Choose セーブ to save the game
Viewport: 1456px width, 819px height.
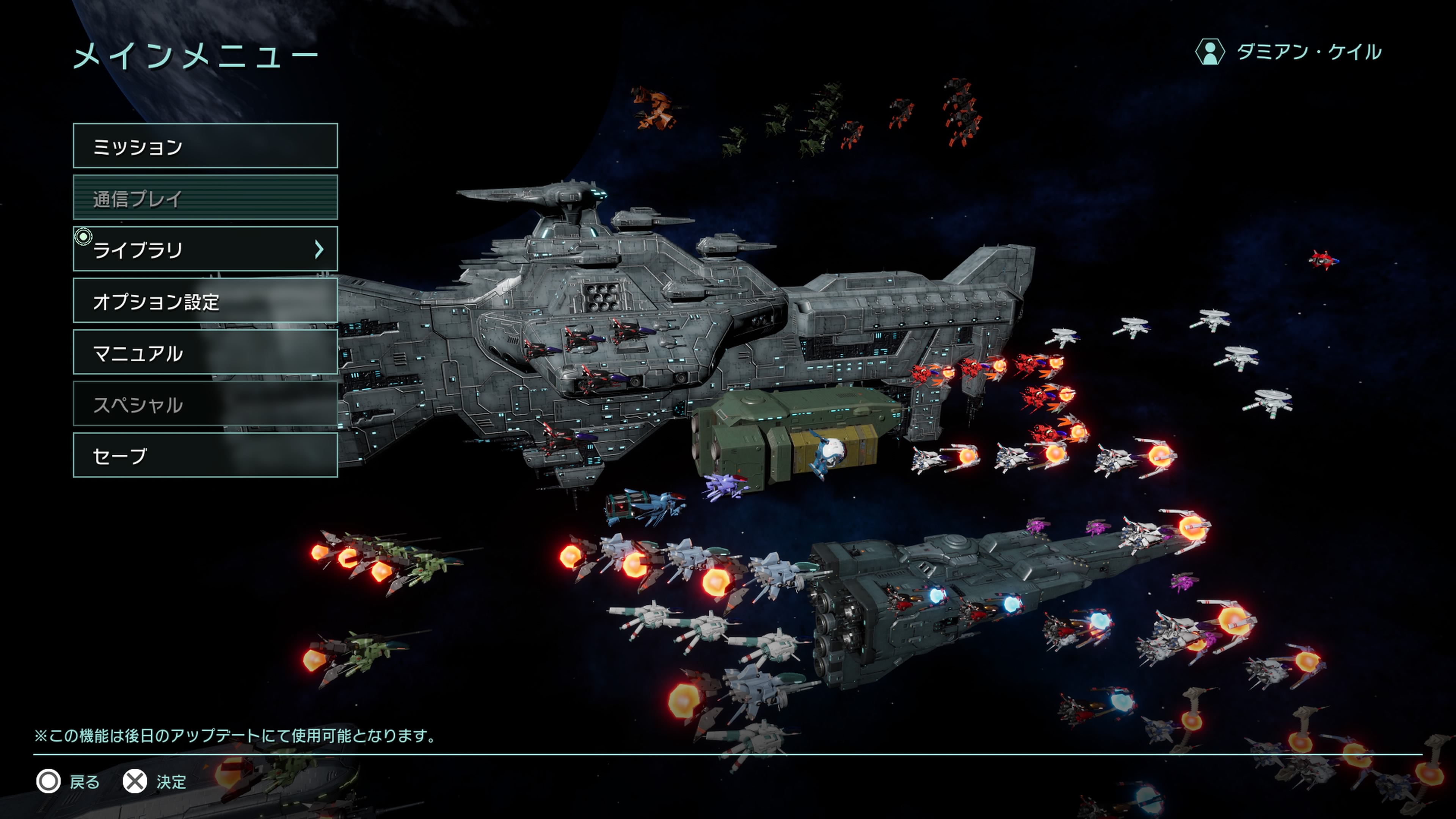click(205, 455)
